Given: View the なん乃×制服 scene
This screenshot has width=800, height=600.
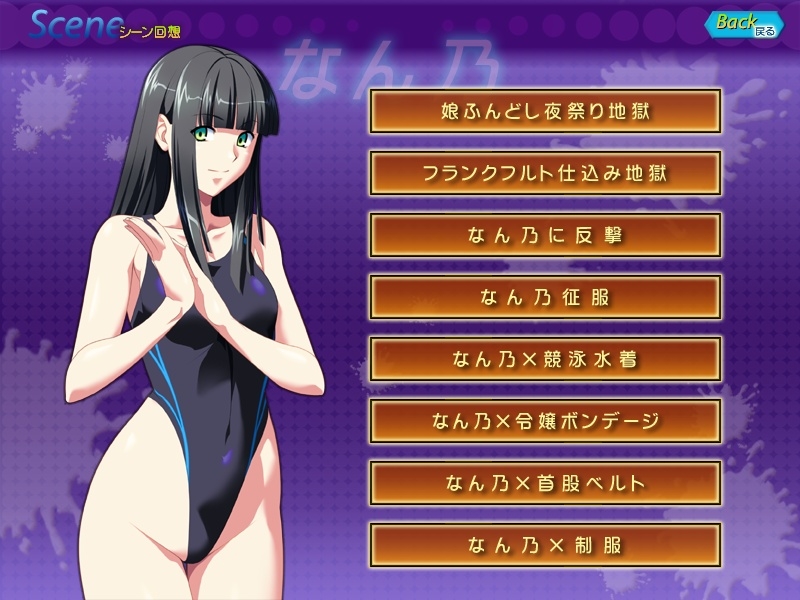Looking at the screenshot, I should click(545, 545).
